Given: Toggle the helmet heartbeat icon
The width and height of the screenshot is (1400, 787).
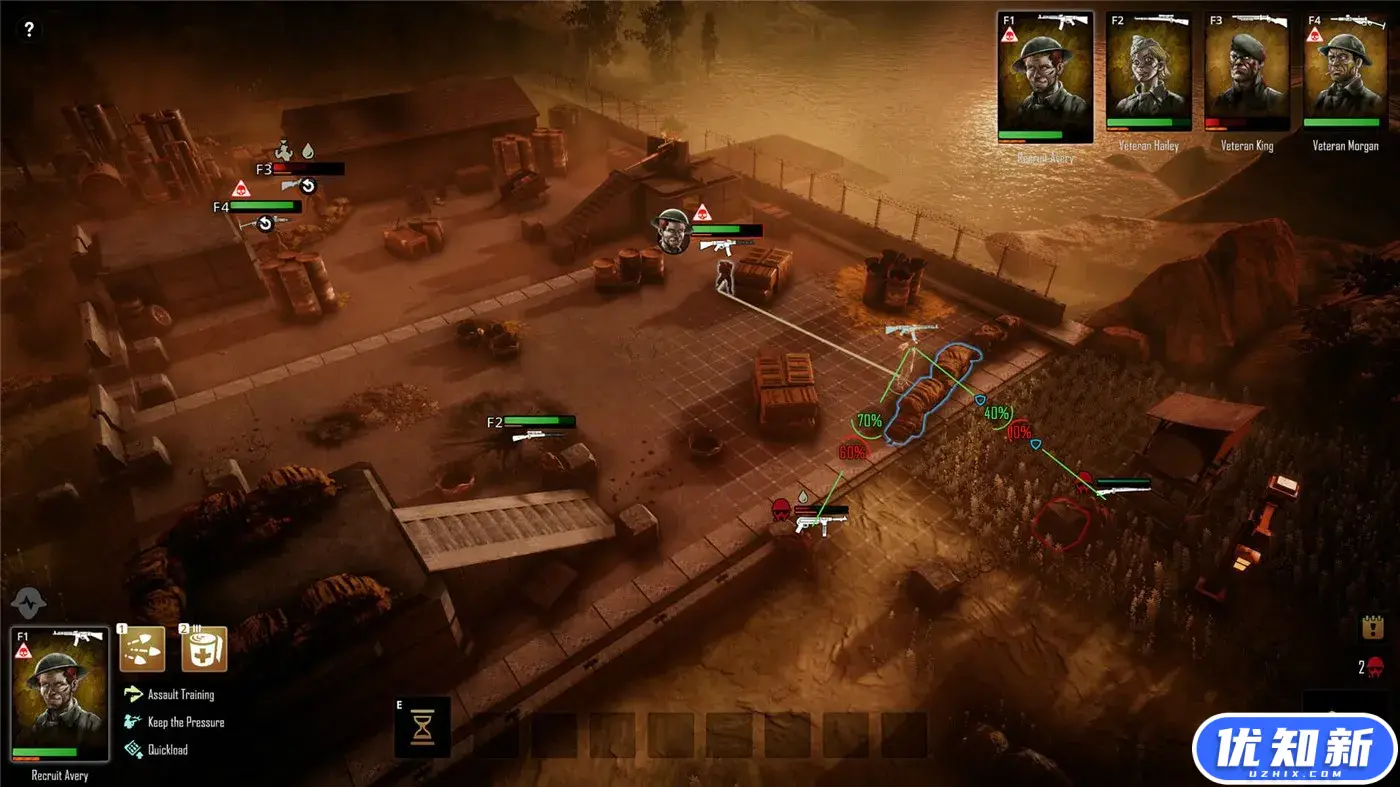Looking at the screenshot, I should 28,602.
